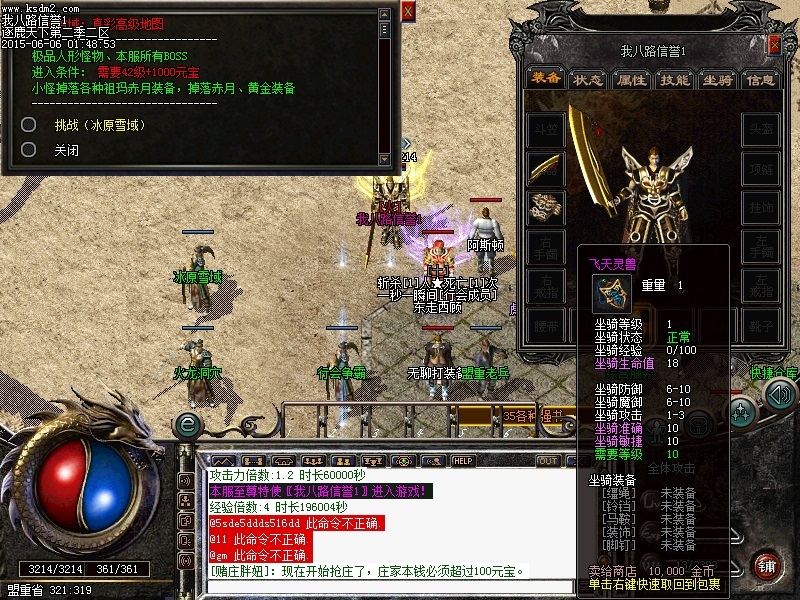Switch to the 坐骑 mount tab

pos(718,79)
